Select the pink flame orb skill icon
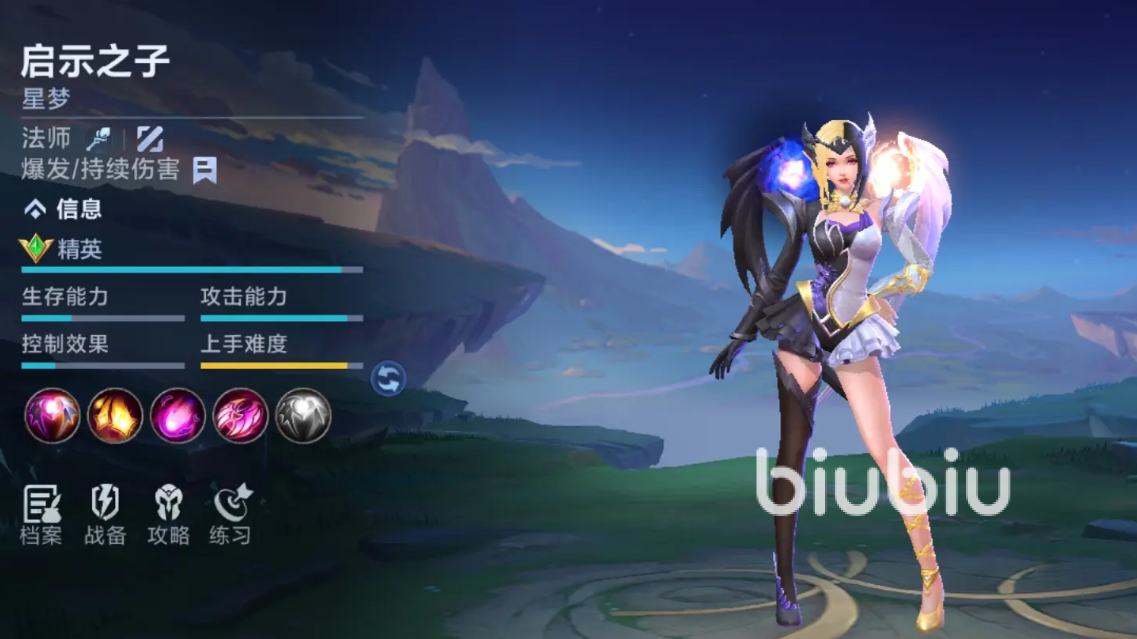The image size is (1137, 639). pyautogui.click(x=178, y=416)
